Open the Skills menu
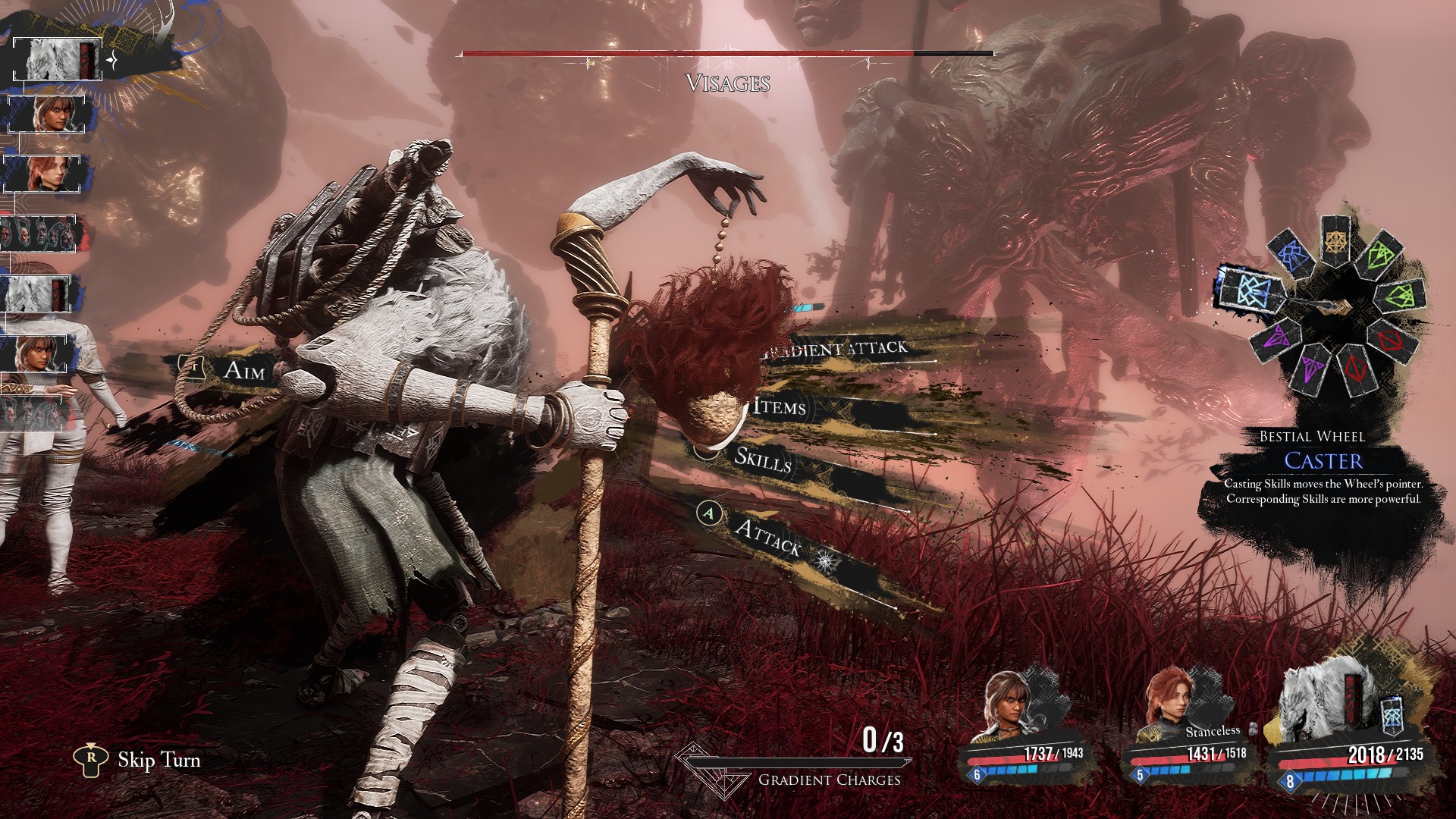The image size is (1456, 819). pos(763,459)
